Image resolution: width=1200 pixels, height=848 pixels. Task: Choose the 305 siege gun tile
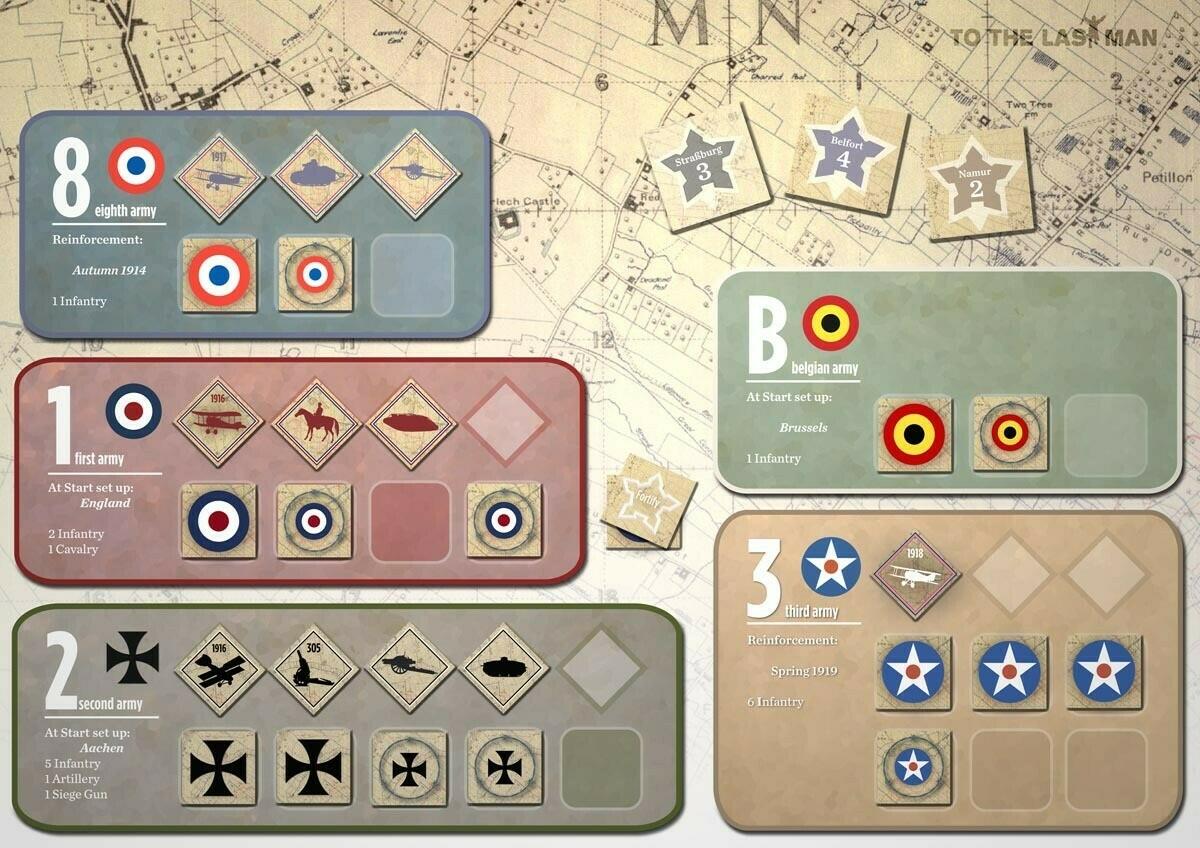[x=316, y=668]
